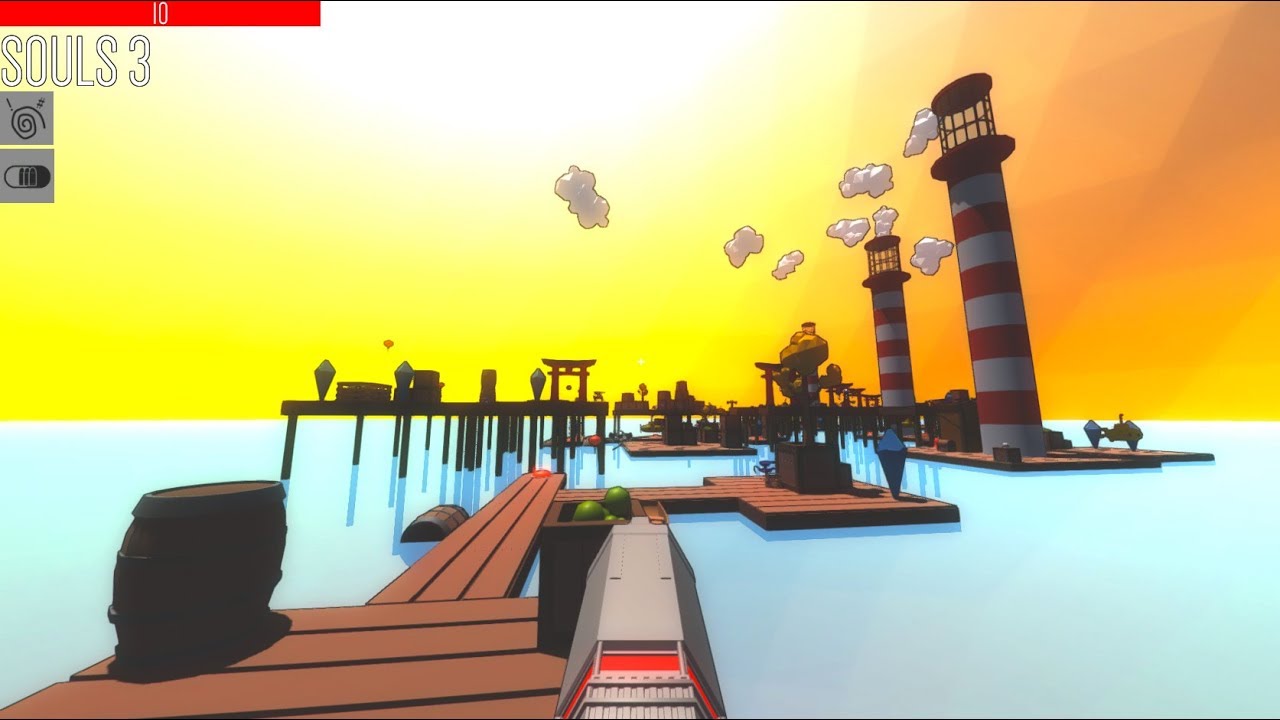Click the yellow statue on the central pier
Screen dimensions: 1280x720
click(803, 347)
